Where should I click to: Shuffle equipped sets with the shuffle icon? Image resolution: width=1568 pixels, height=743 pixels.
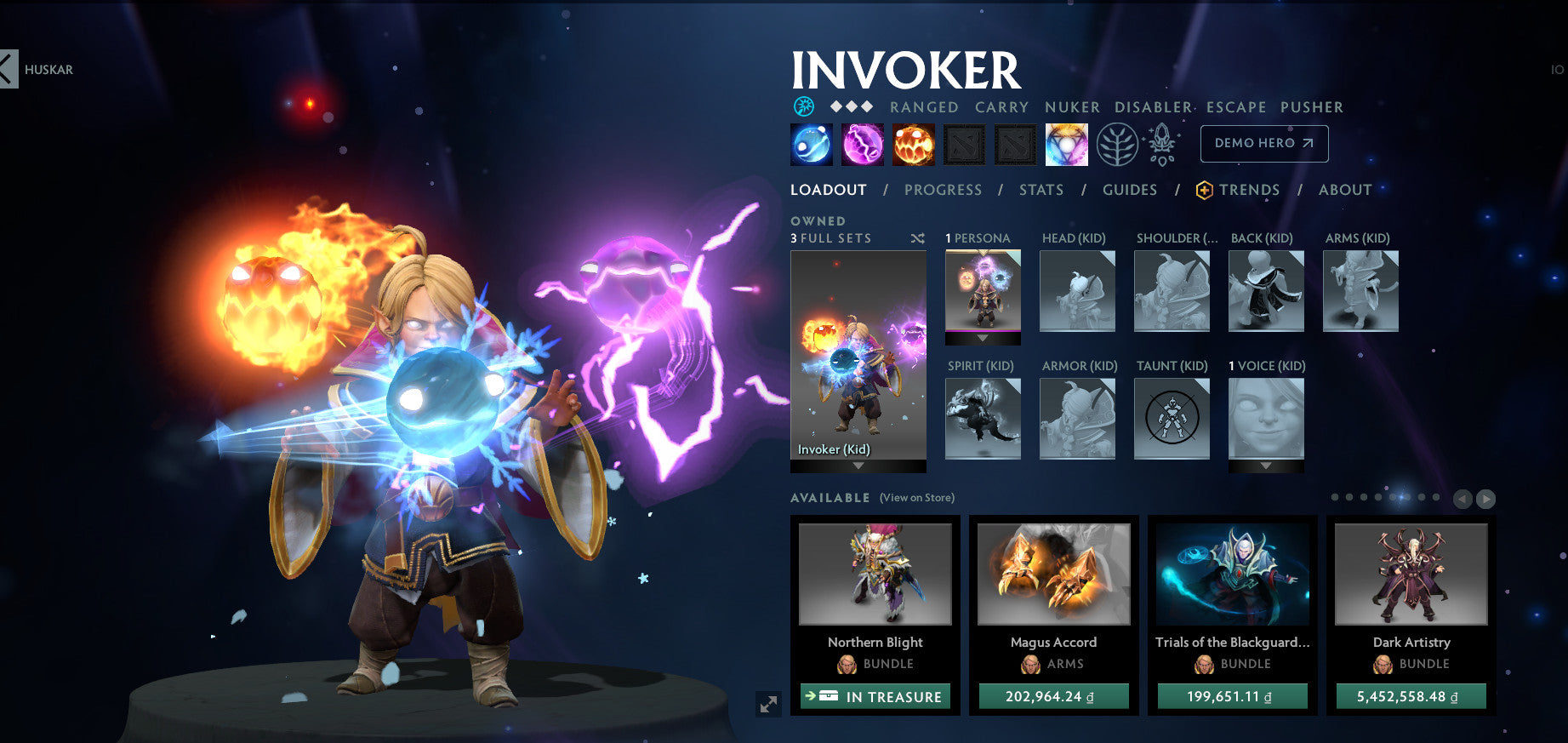tap(917, 239)
